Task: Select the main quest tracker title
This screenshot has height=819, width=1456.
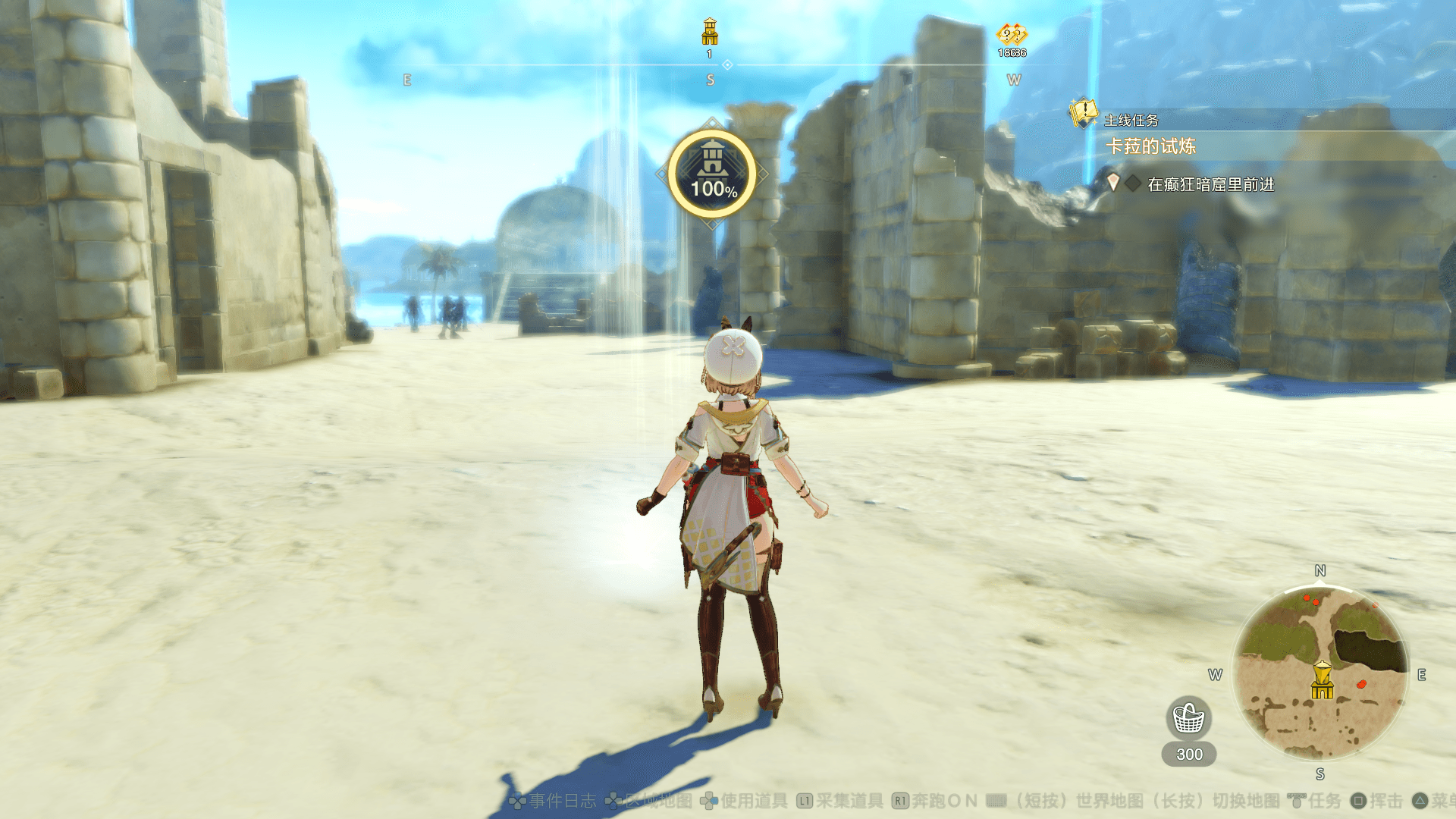Action: tap(1150, 146)
